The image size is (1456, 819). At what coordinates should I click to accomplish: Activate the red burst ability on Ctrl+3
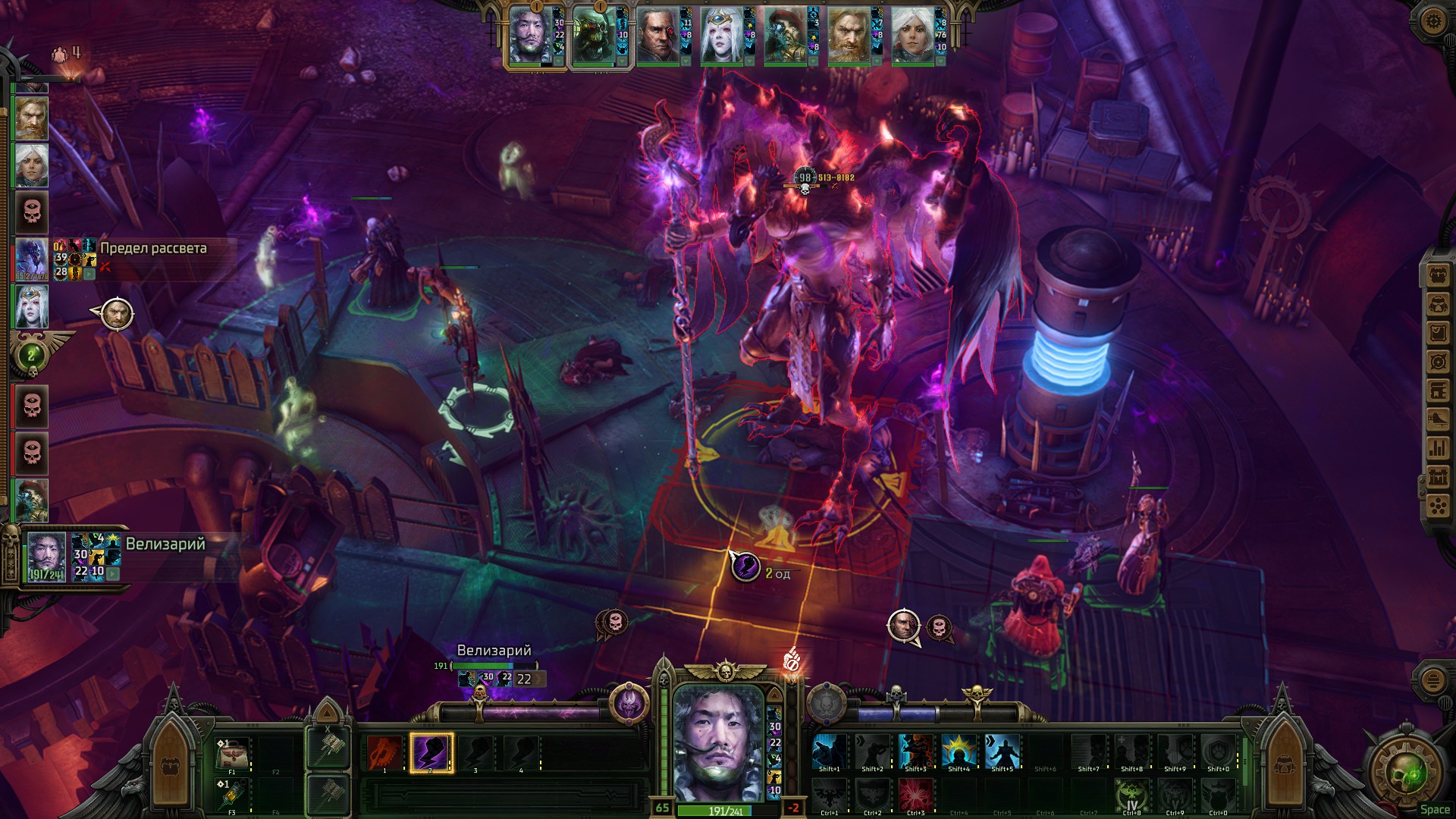pos(915,795)
